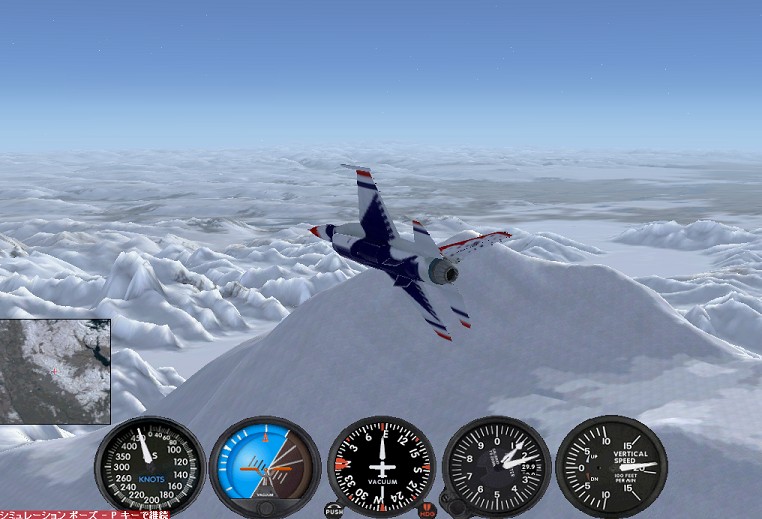This screenshot has height=519, width=762.
Task: Click the airspeed indicator gauge in knots
Action: [150, 466]
